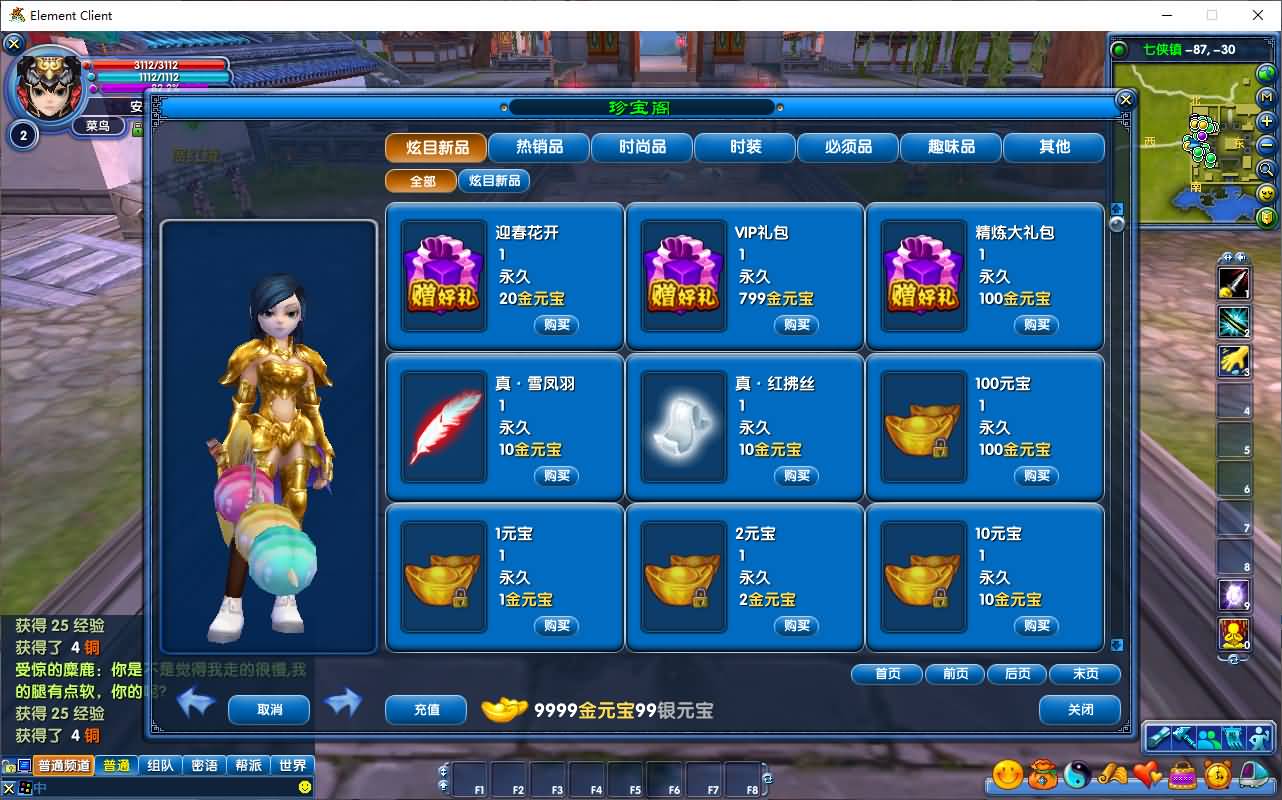Viewport: 1282px width, 800px height.
Task: Maximize the Element Client window
Action: 1212,15
